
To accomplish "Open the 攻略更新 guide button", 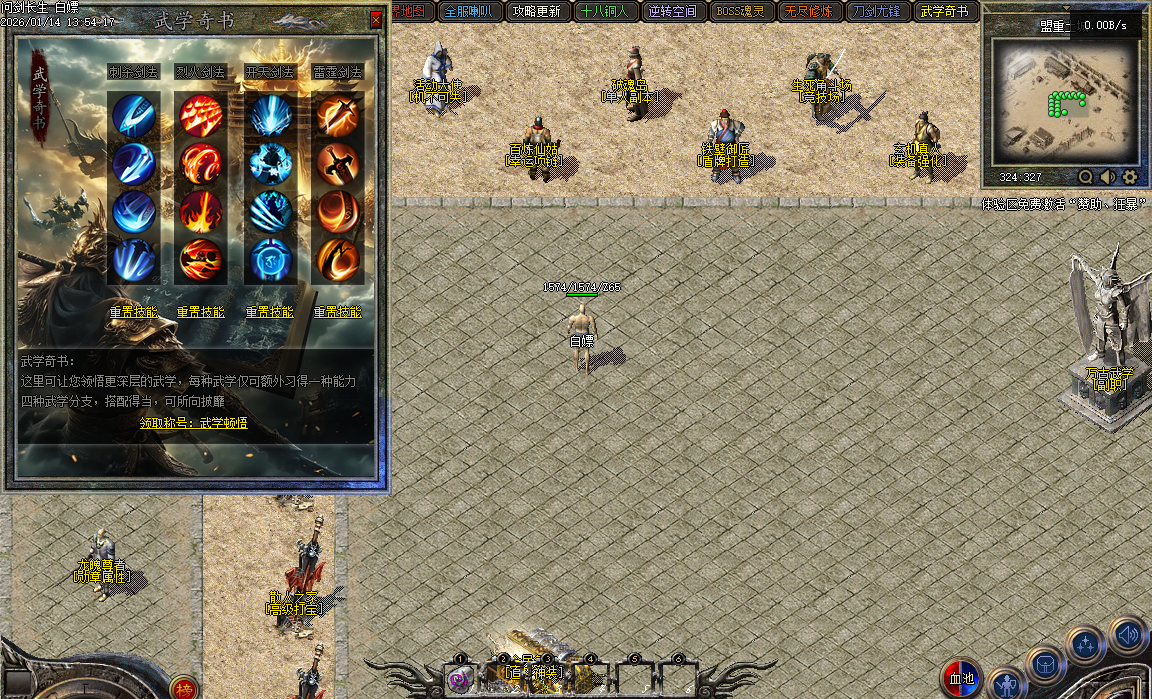I will point(535,12).
